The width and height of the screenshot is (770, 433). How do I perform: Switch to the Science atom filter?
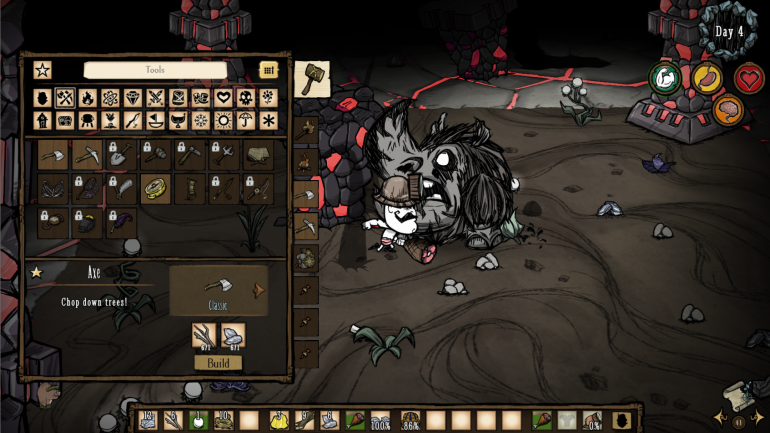click(110, 98)
